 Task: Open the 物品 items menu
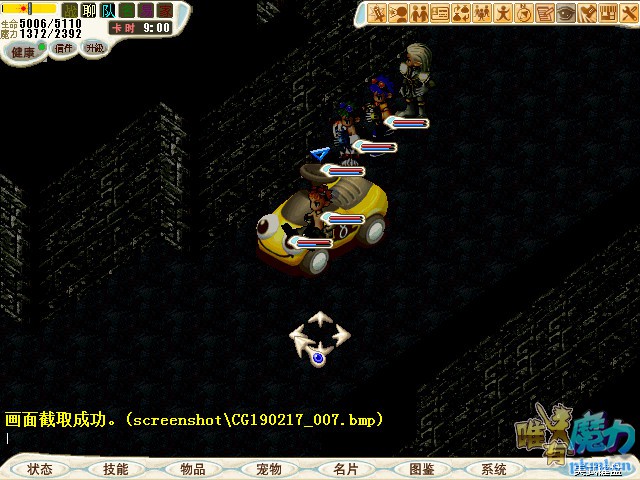point(192,468)
